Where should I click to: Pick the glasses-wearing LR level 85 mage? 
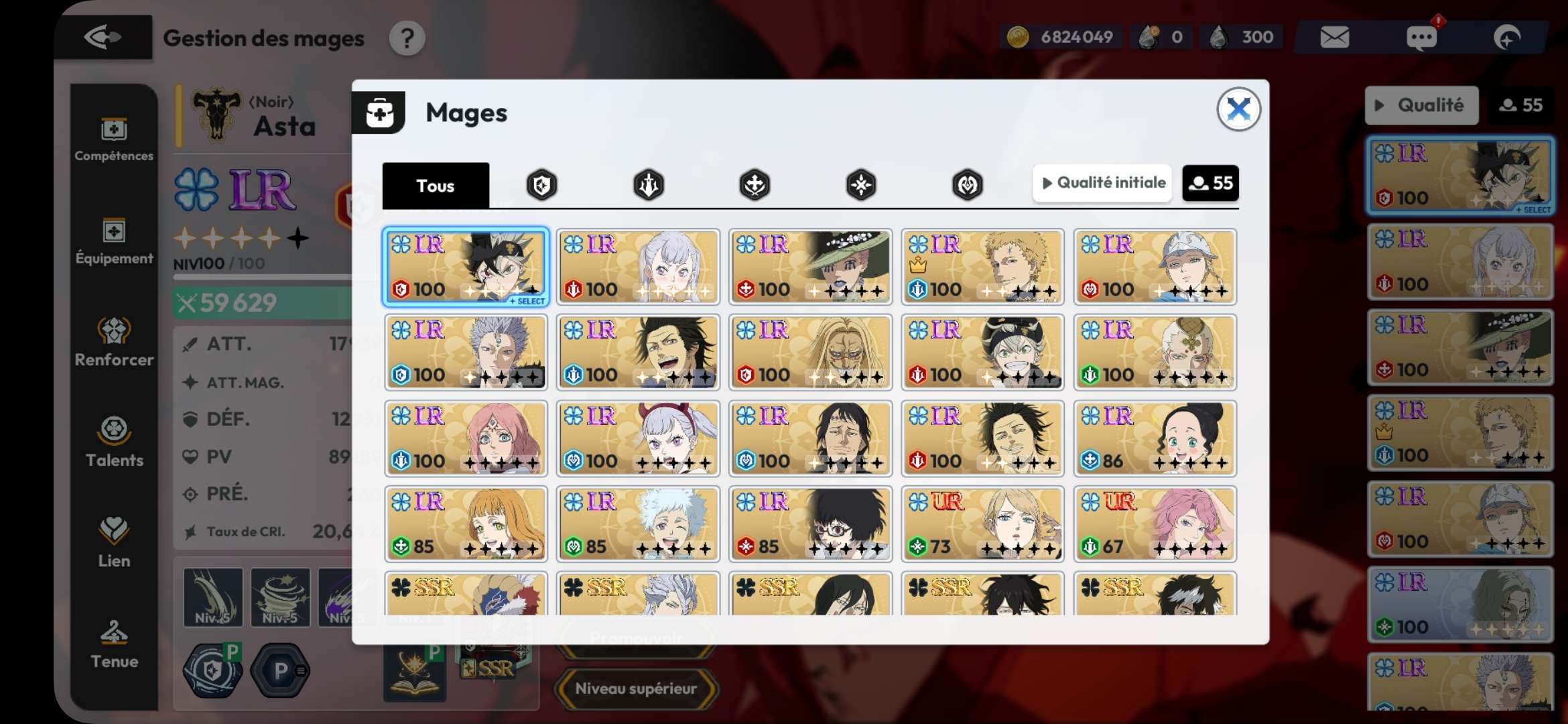[810, 524]
